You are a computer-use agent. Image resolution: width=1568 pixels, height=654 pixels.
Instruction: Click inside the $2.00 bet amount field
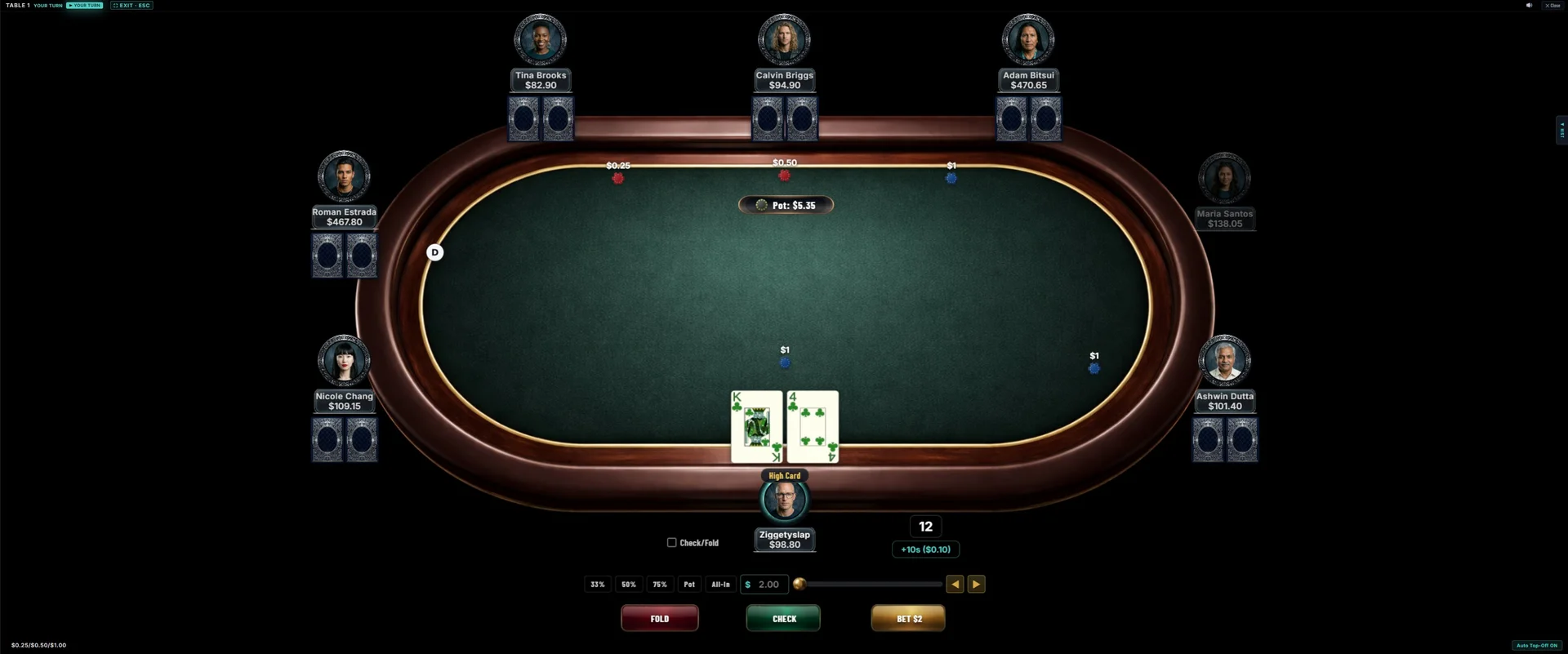pyautogui.click(x=768, y=584)
